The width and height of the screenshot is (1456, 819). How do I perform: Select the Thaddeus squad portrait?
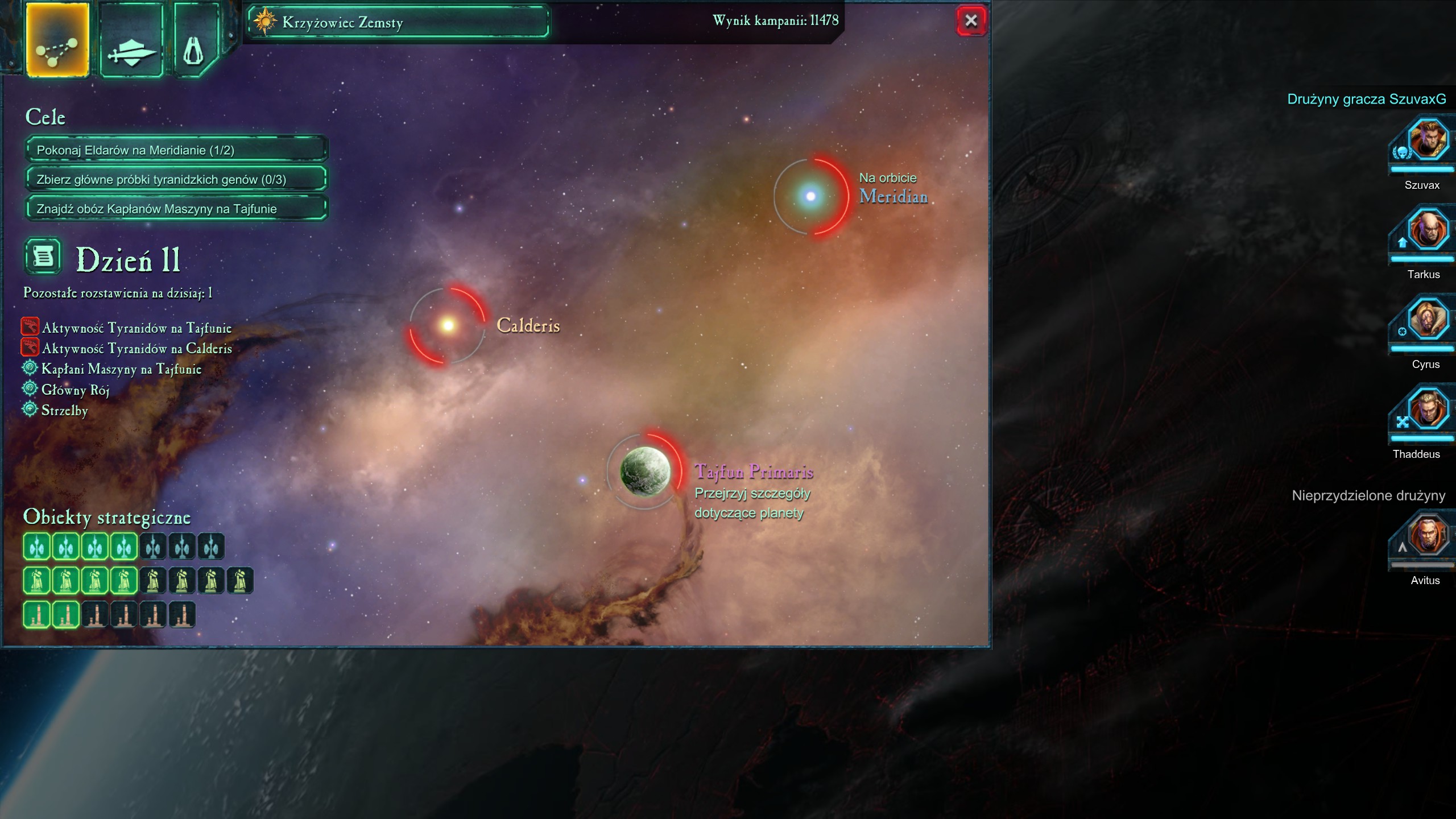pyautogui.click(x=1426, y=411)
